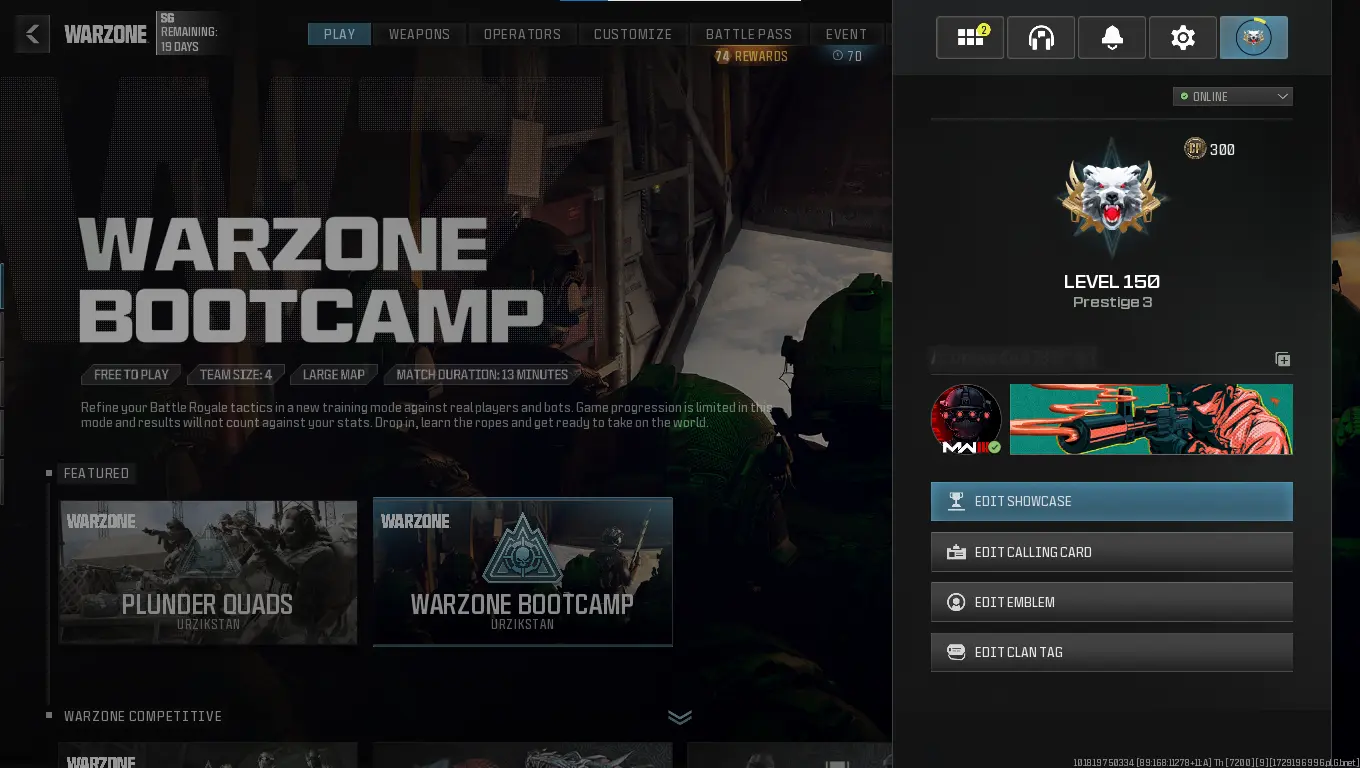This screenshot has width=1360, height=768.
Task: Click the back arrow at top left
Action: point(32,33)
